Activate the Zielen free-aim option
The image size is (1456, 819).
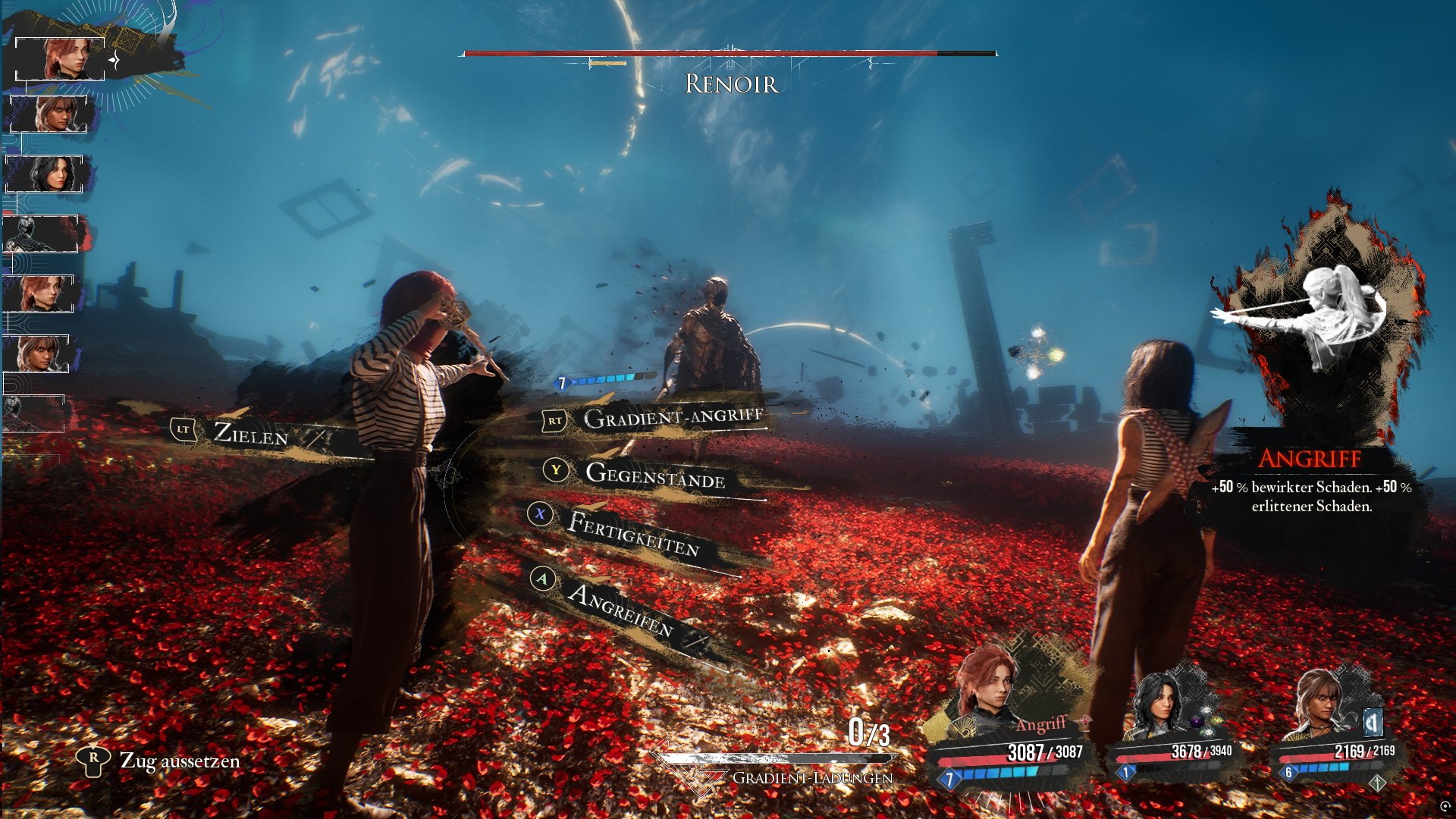250,433
